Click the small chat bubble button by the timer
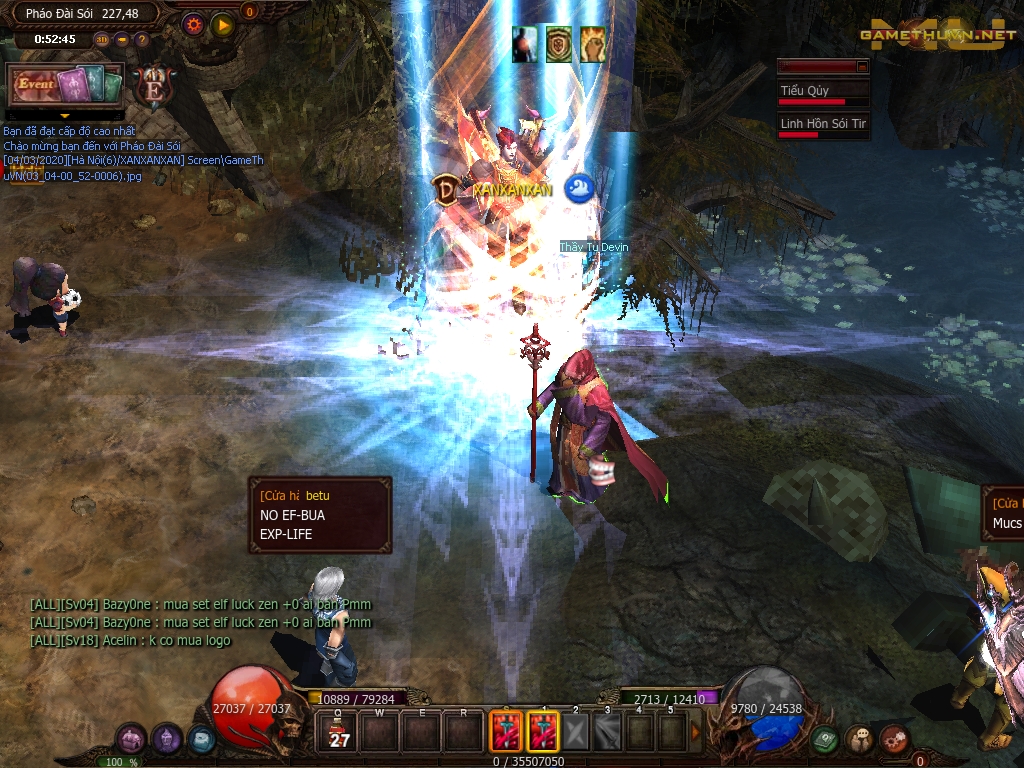Viewport: 1024px width, 768px height. click(x=121, y=40)
